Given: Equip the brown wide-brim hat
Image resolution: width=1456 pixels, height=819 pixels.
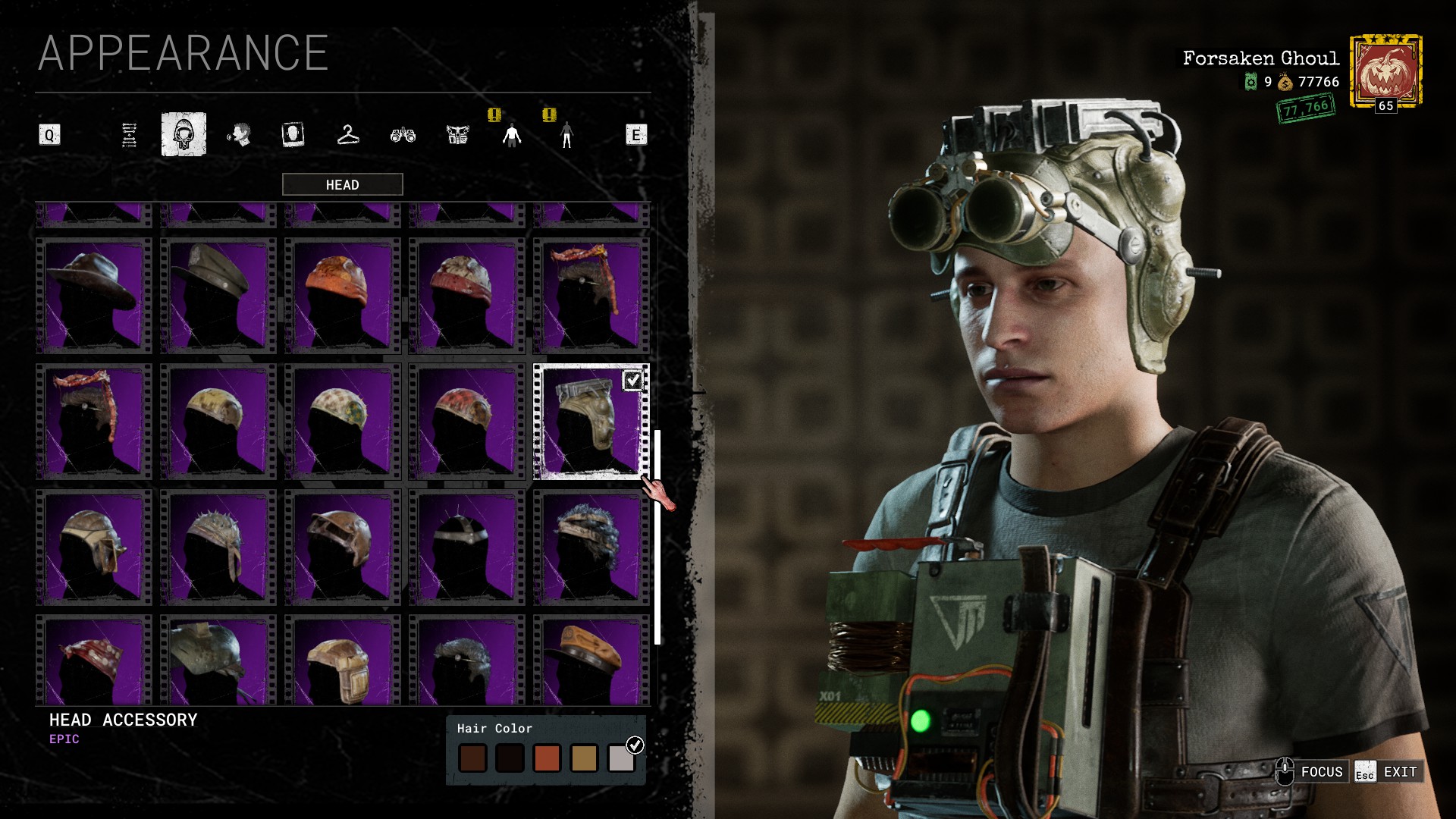Looking at the screenshot, I should 94,296.
